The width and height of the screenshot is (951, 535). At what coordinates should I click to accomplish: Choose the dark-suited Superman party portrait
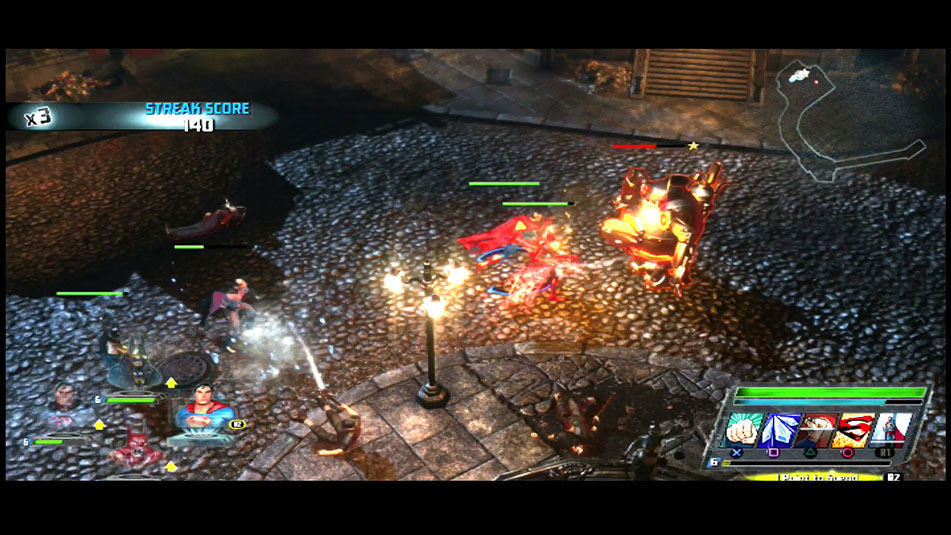(x=66, y=408)
